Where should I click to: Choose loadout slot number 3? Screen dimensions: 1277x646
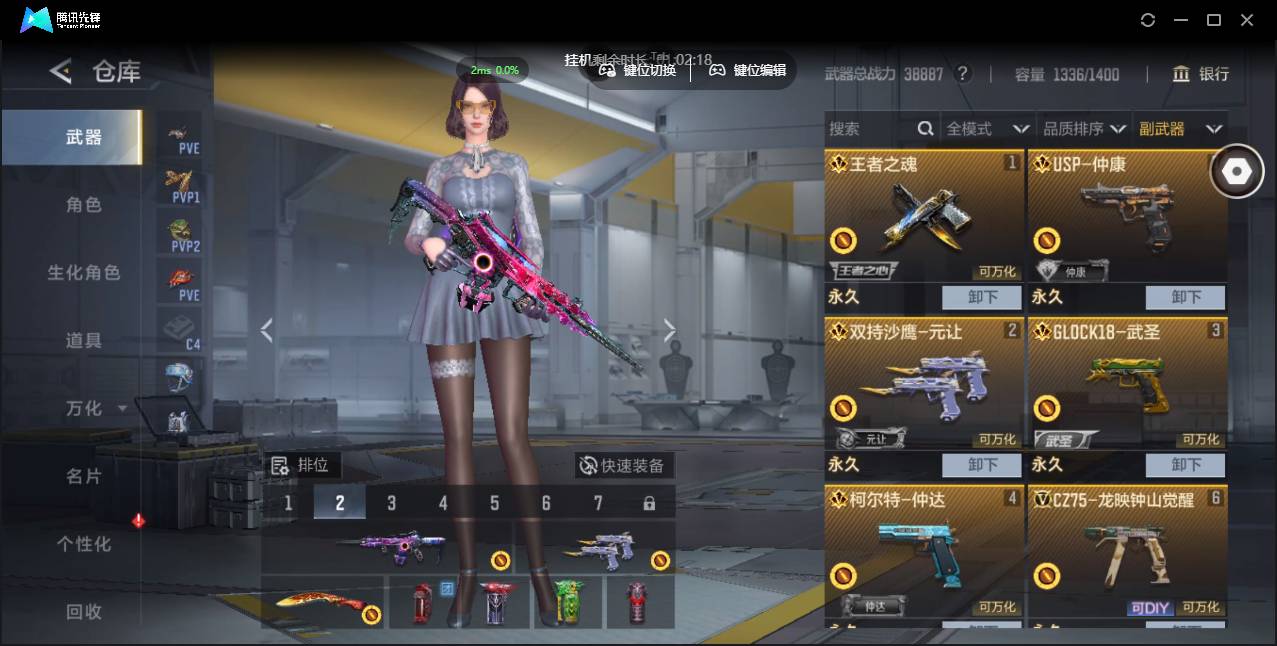391,503
